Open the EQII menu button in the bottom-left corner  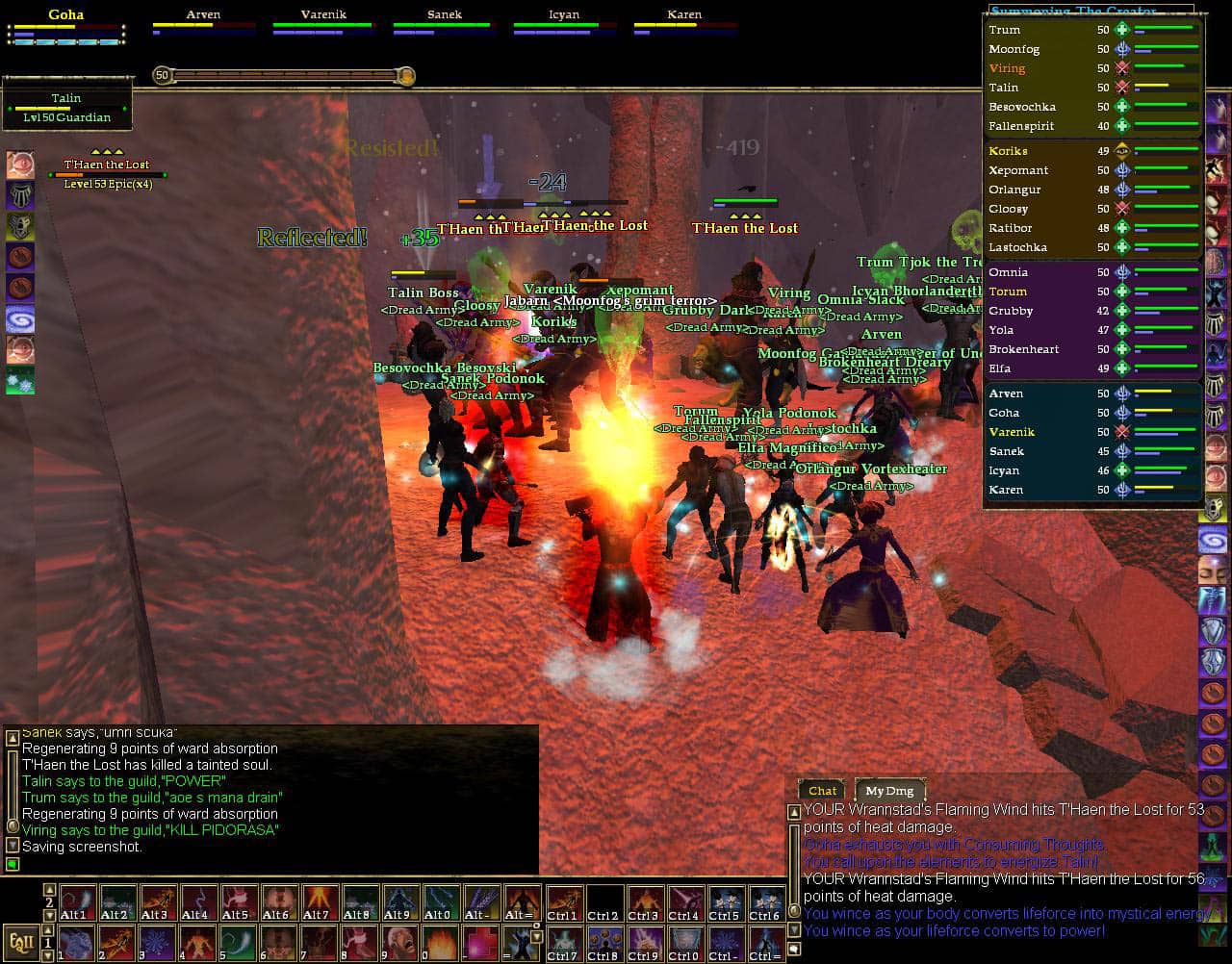[19, 943]
